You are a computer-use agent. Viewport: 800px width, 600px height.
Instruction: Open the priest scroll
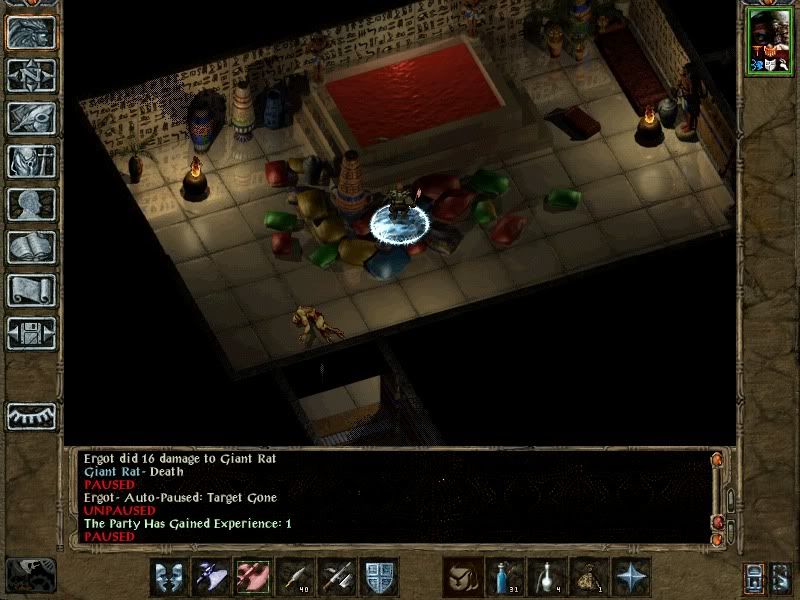(31, 290)
